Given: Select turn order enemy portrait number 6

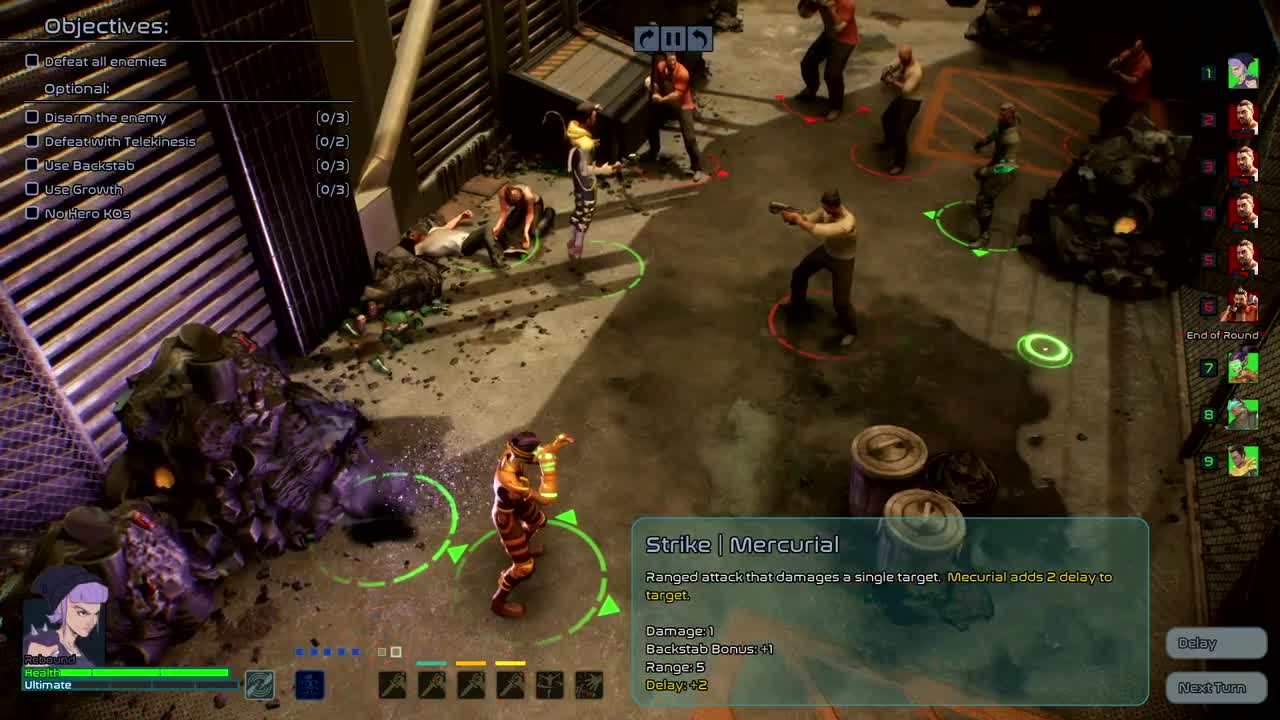Looking at the screenshot, I should click(1242, 305).
